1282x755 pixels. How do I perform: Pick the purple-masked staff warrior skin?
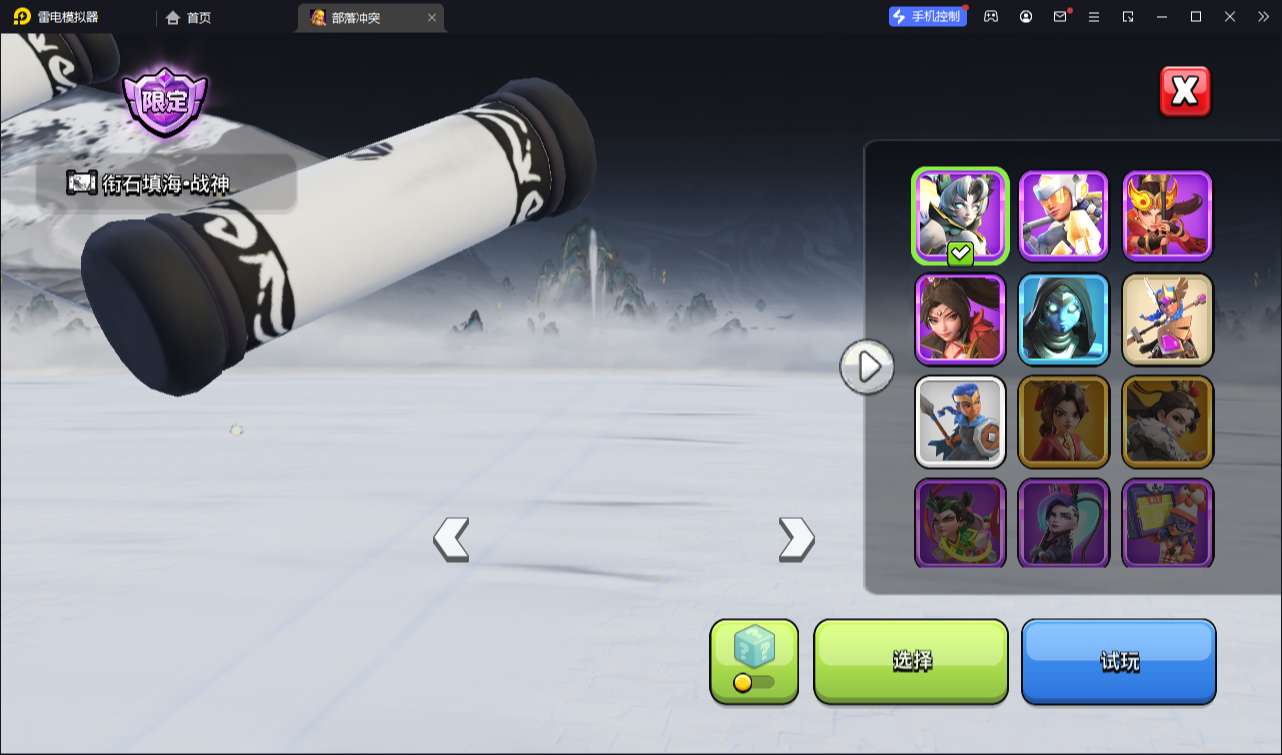[1167, 319]
